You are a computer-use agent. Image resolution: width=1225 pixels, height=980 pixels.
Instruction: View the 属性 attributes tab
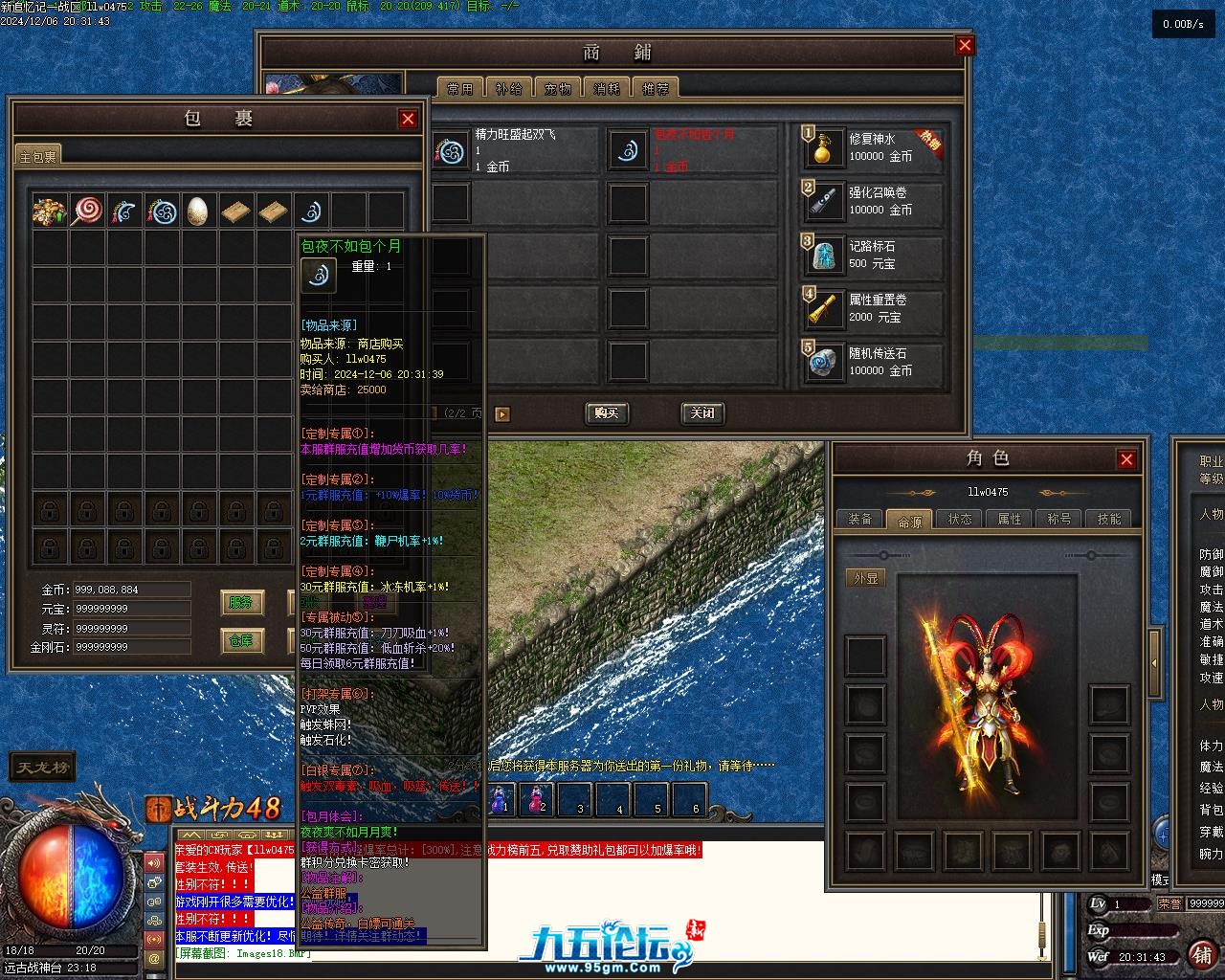[x=1010, y=519]
